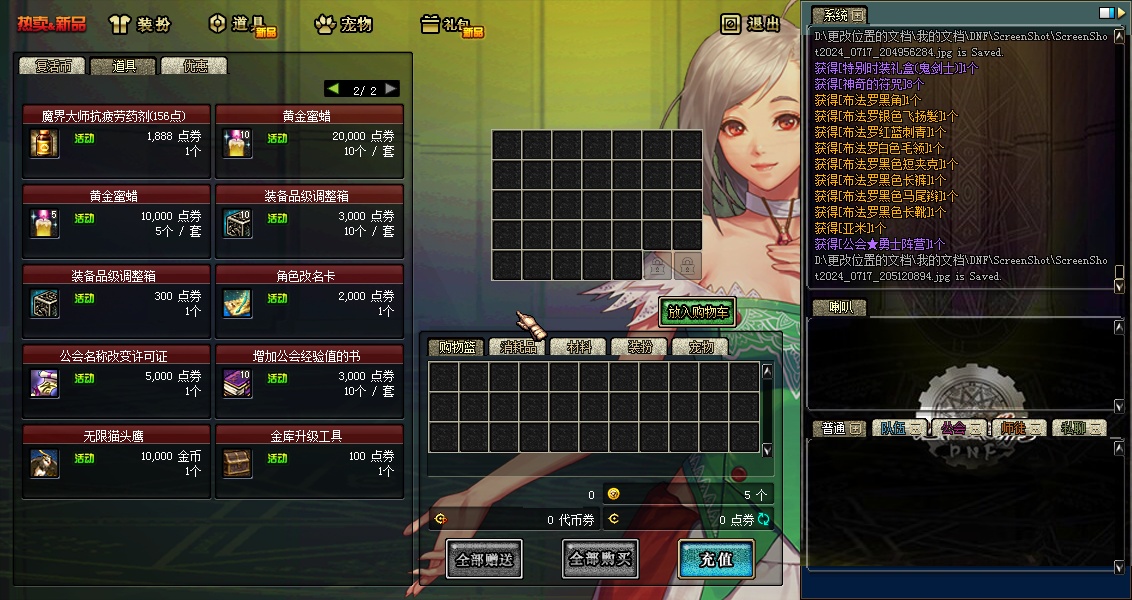Viewport: 1132px width, 600px height.
Task: Exit the shop with the 退出 button
Action: point(751,24)
